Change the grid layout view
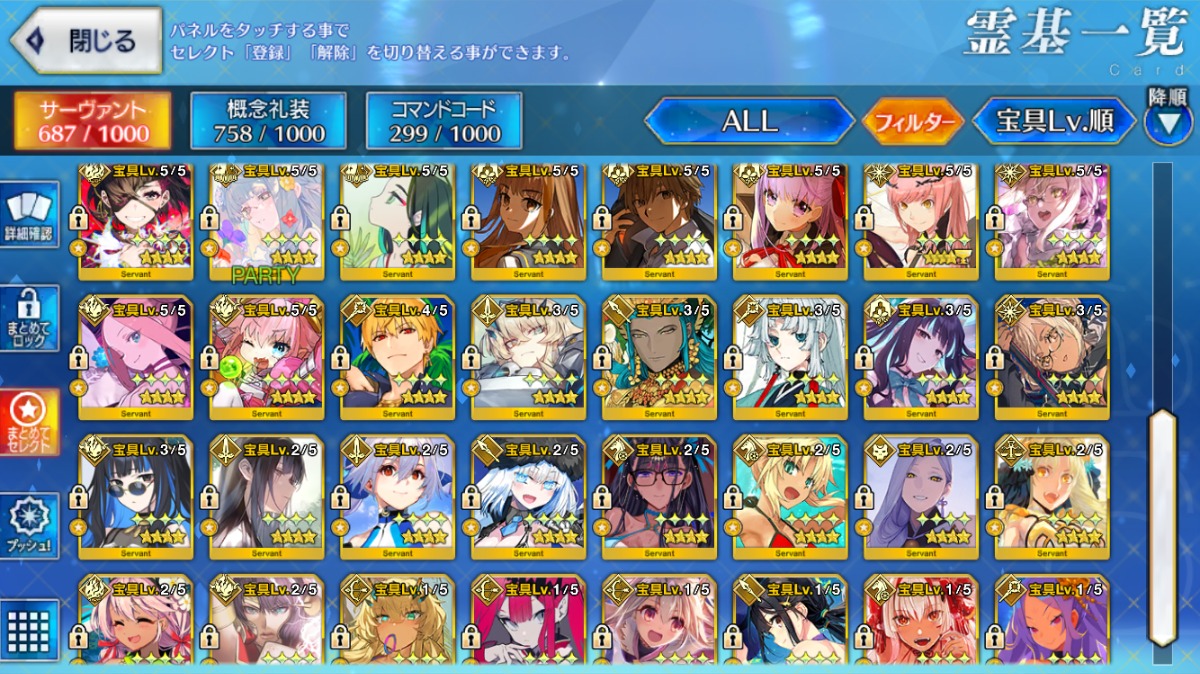Viewport: 1200px width, 674px height. [31, 630]
